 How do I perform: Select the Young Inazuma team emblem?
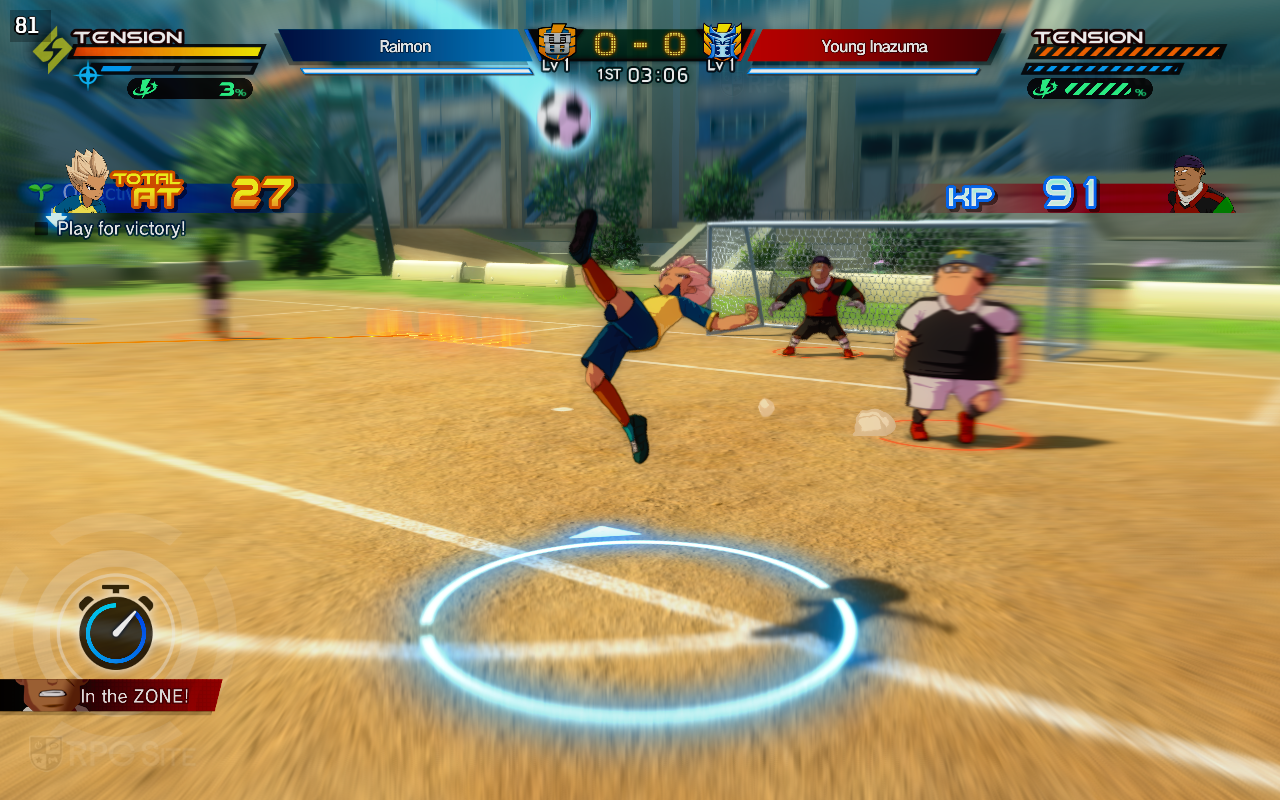(x=721, y=43)
